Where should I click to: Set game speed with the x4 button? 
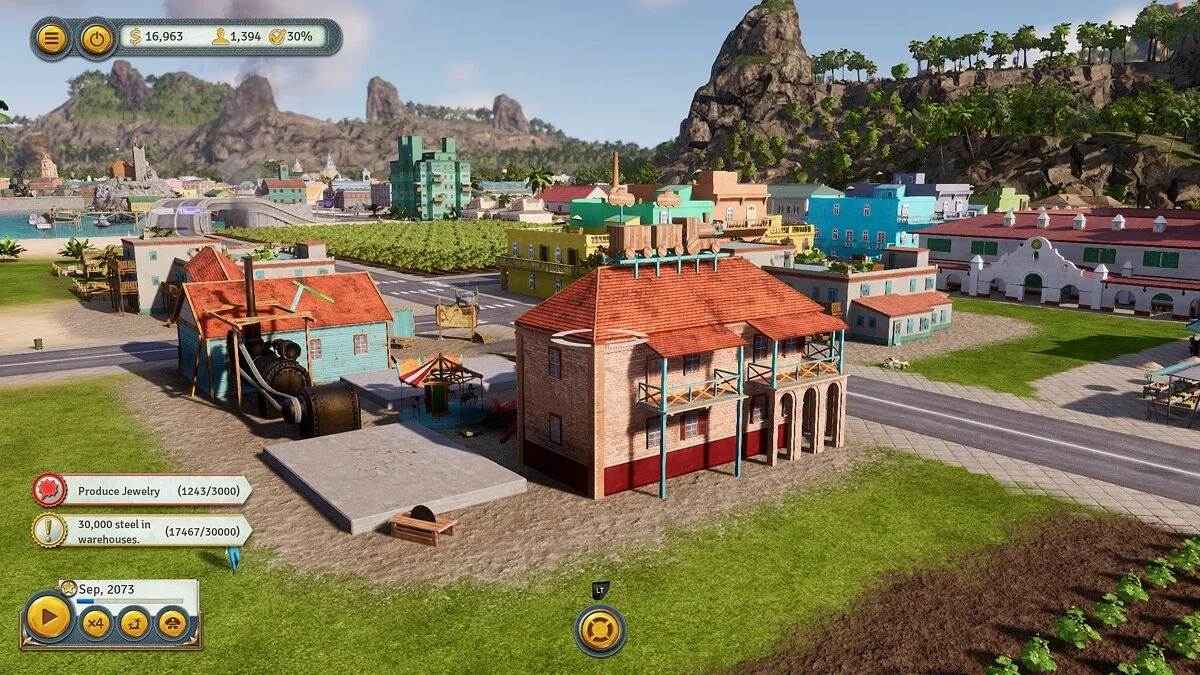[x=96, y=624]
